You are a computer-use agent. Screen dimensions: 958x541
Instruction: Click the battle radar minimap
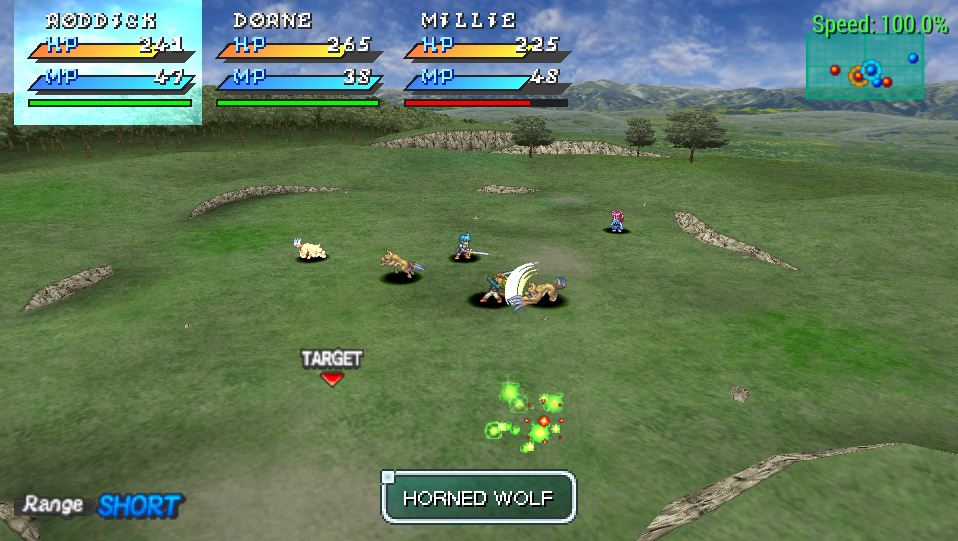(x=865, y=67)
